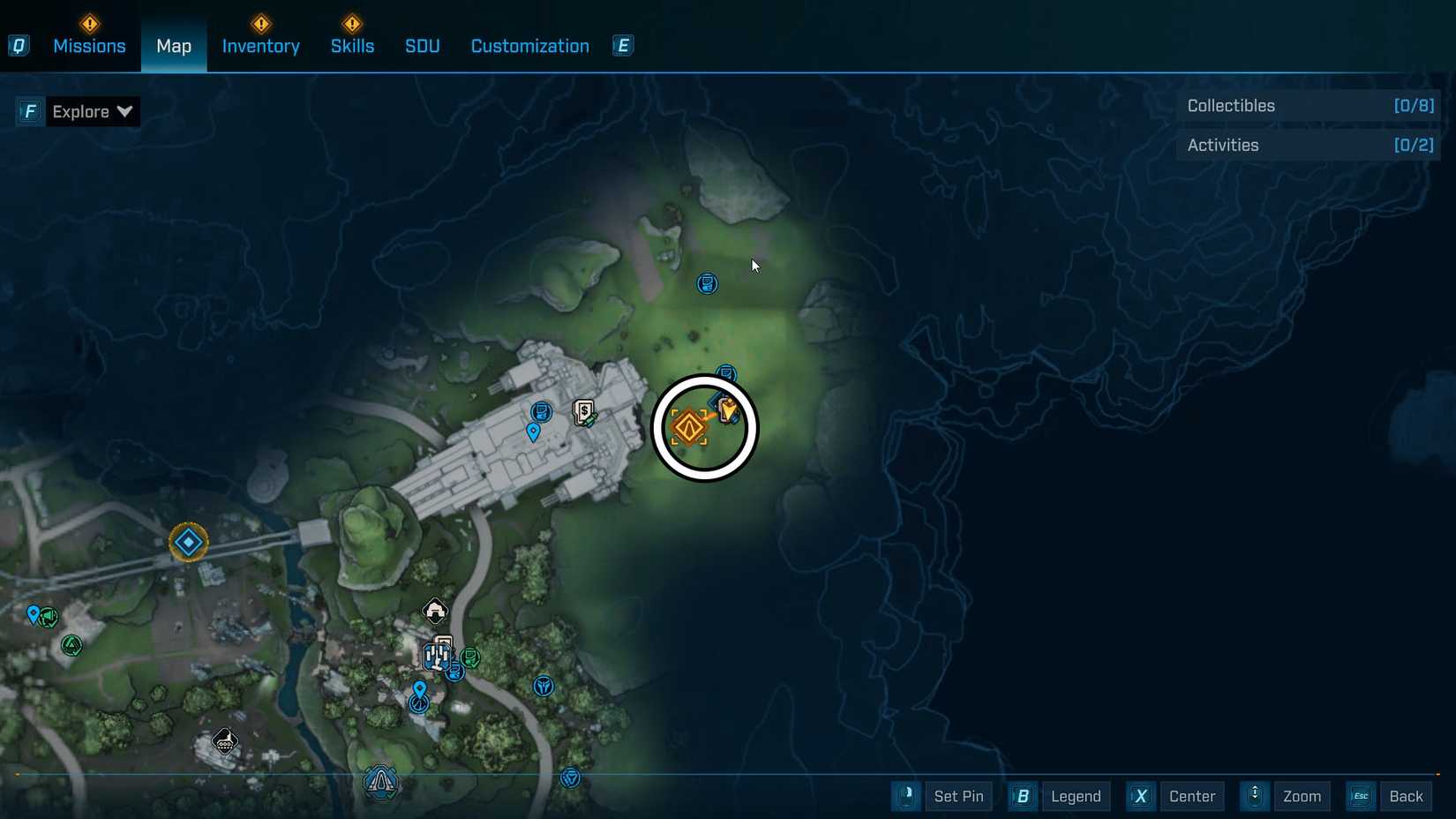This screenshot has height=819, width=1456.
Task: Click the blue emblem activity icon near the river
Action: pyautogui.click(x=544, y=687)
